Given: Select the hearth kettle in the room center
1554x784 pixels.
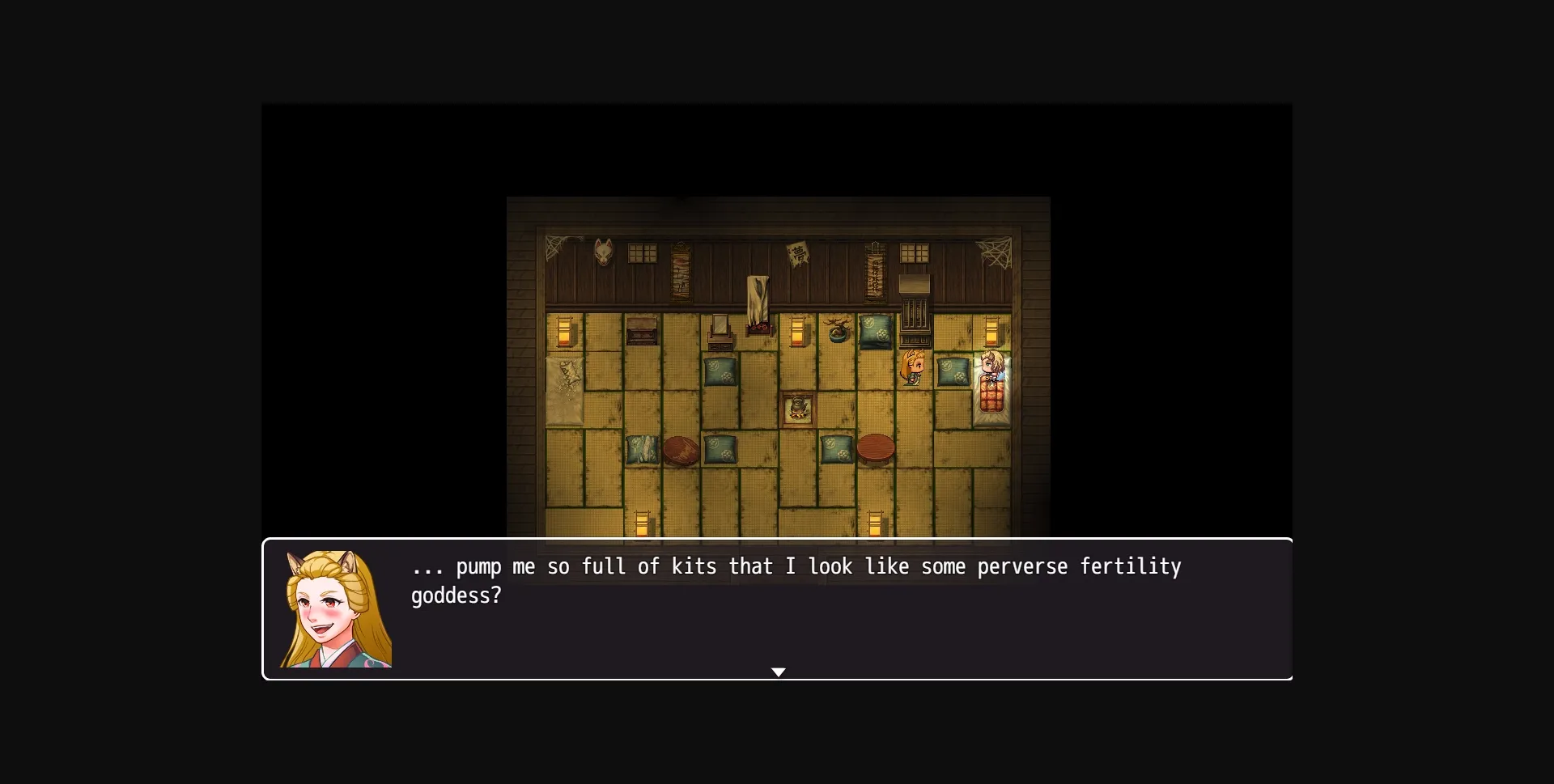Looking at the screenshot, I should [799, 408].
